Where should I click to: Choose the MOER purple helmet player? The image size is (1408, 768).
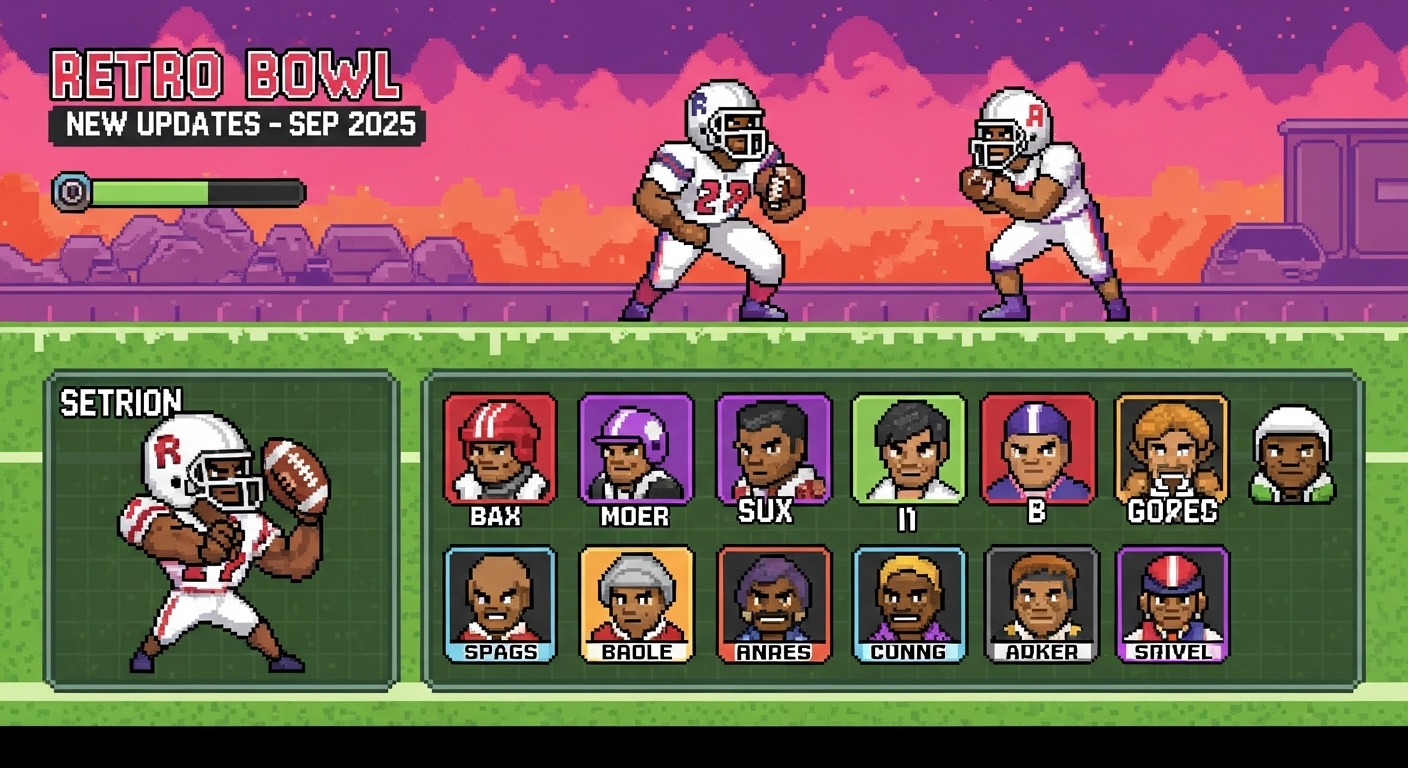pyautogui.click(x=635, y=448)
